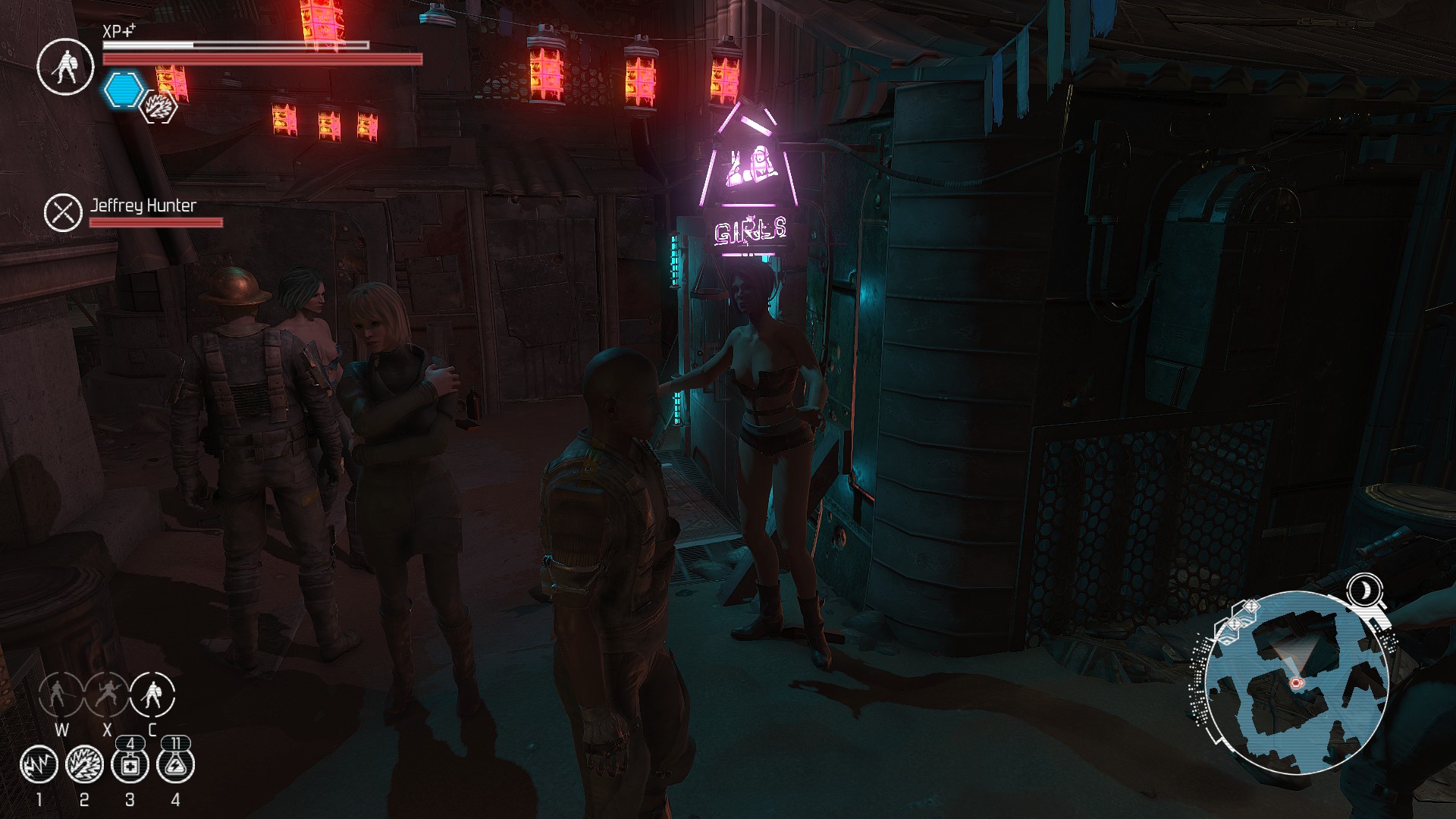Use the health injection item
Viewport: 1456px width, 819px height.
click(130, 764)
